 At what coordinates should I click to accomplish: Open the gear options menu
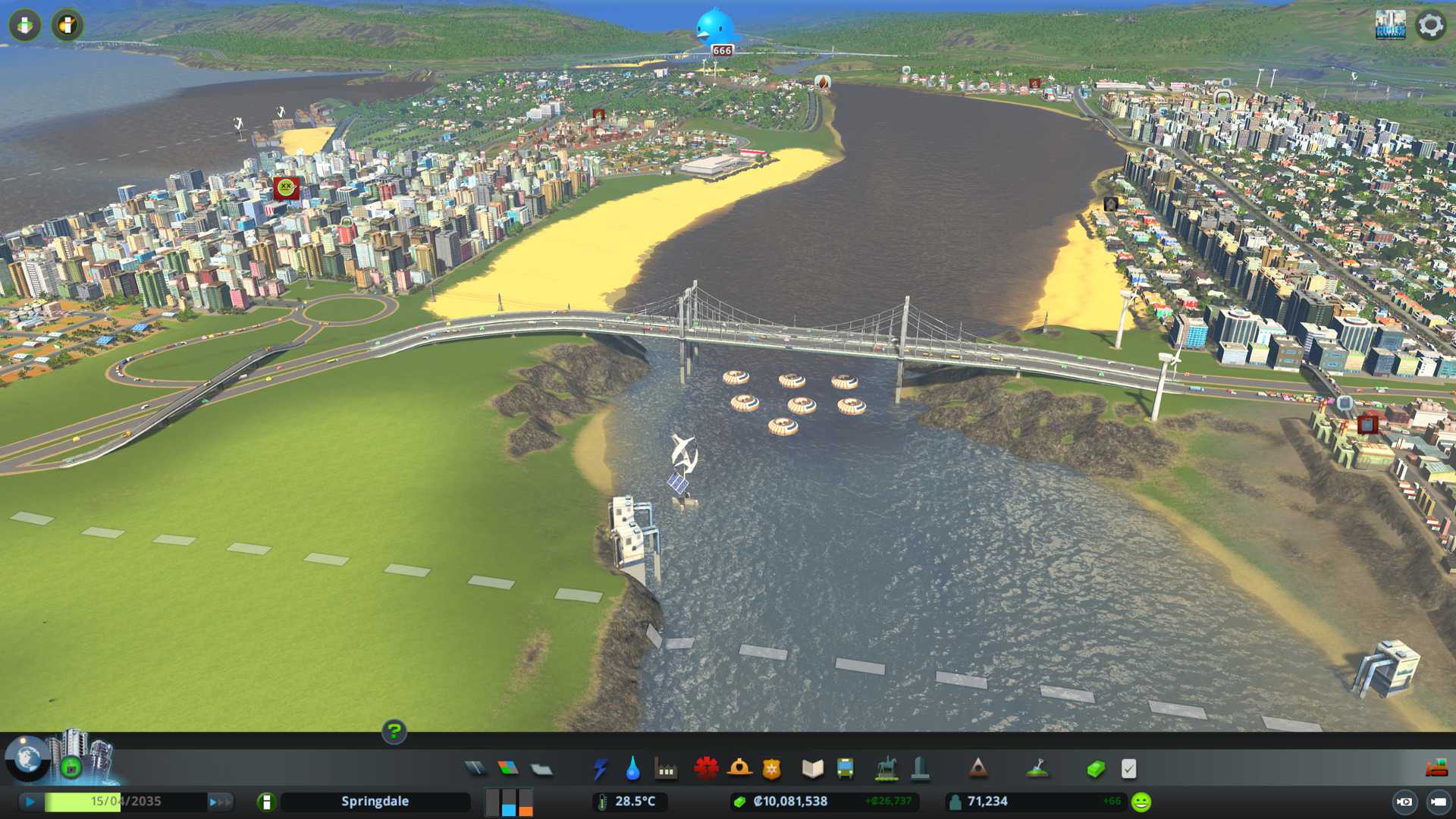pos(1430,25)
